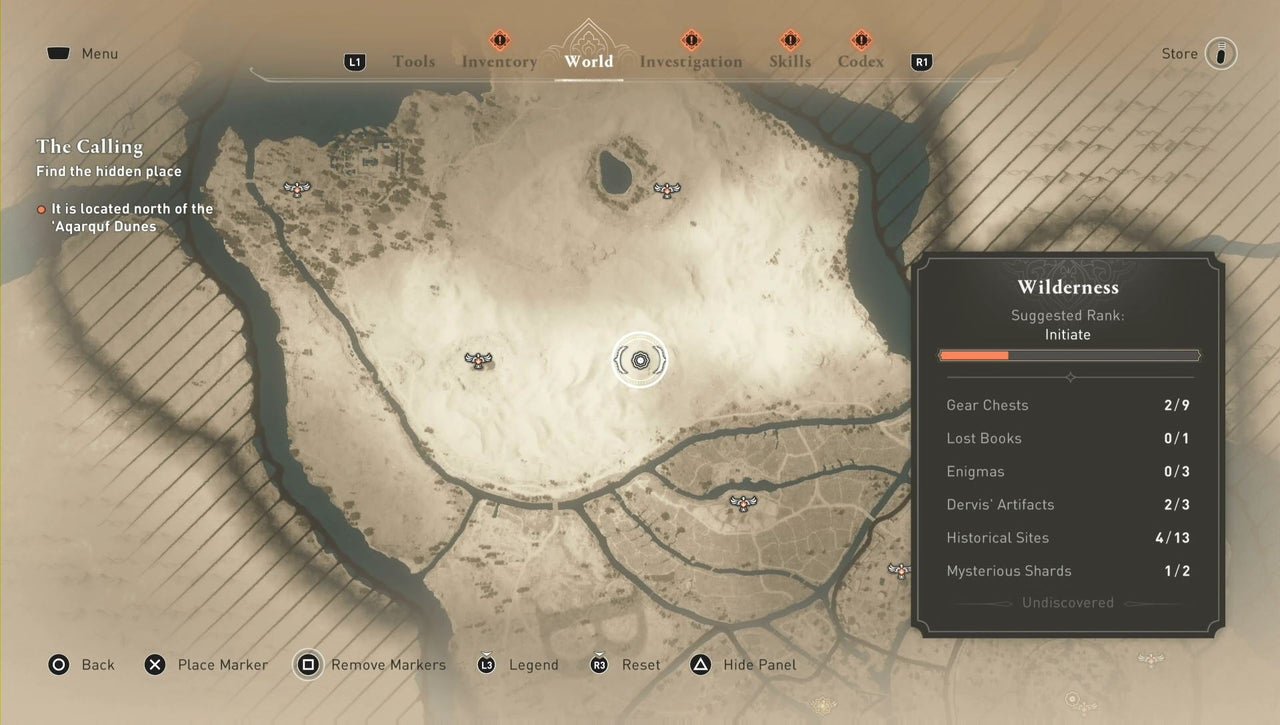
Task: Select the eagle viewpoint icon in the northwest
Action: [x=296, y=188]
